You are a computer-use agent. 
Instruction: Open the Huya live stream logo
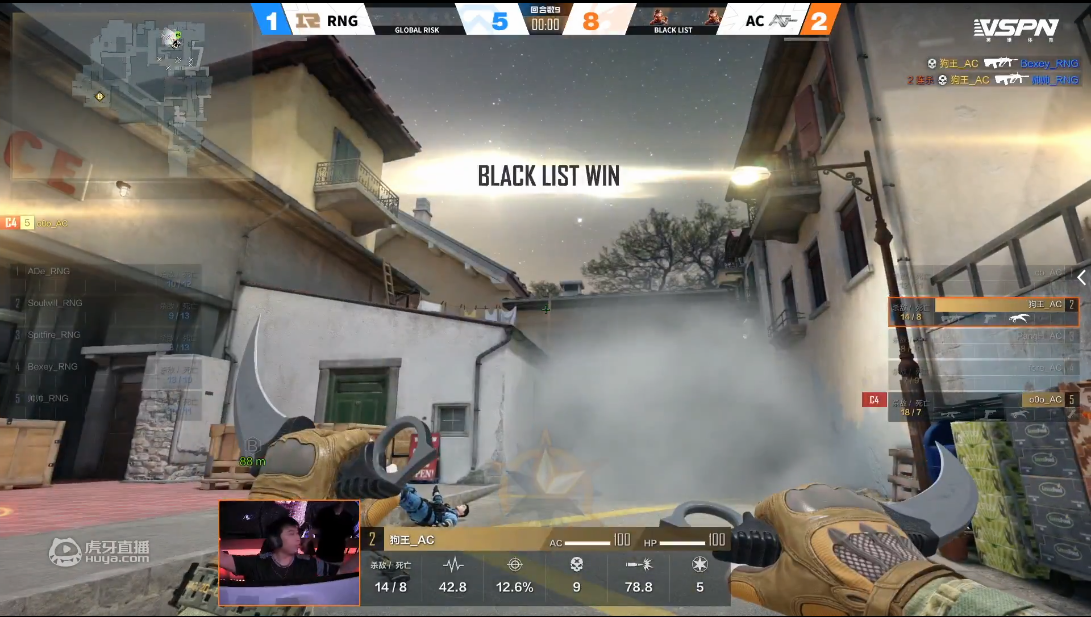[x=99, y=551]
